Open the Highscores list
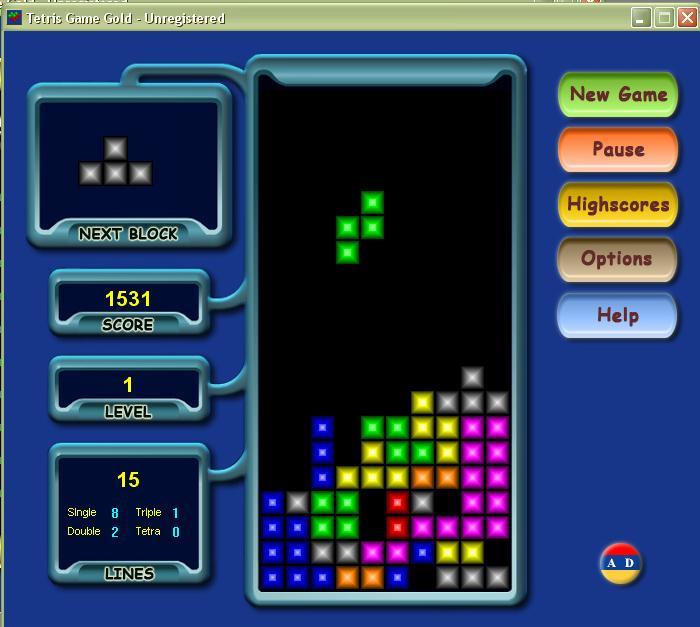This screenshot has width=700, height=627. pos(618,205)
